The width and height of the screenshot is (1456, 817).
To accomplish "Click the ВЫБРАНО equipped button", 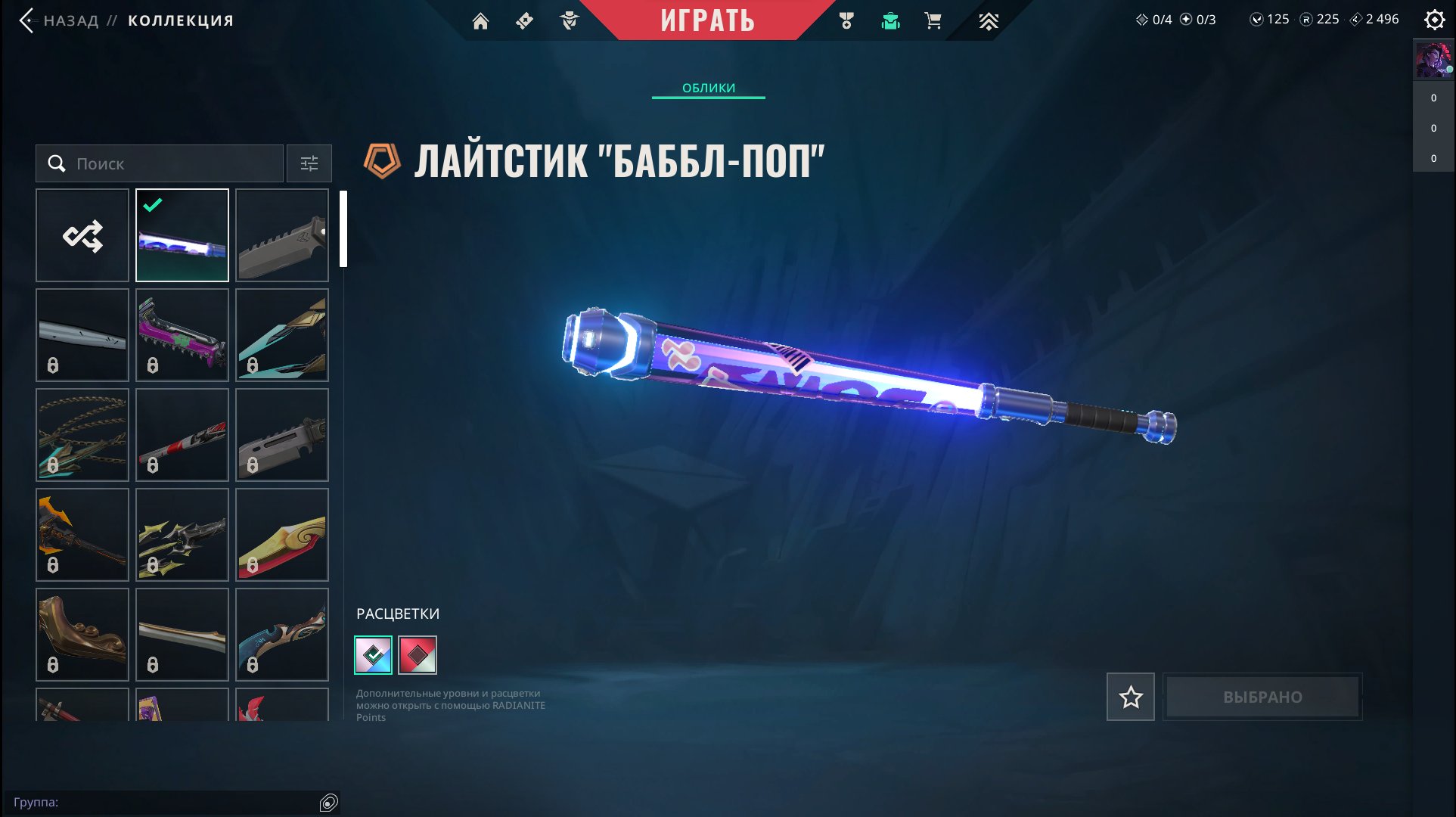I will click(x=1262, y=697).
